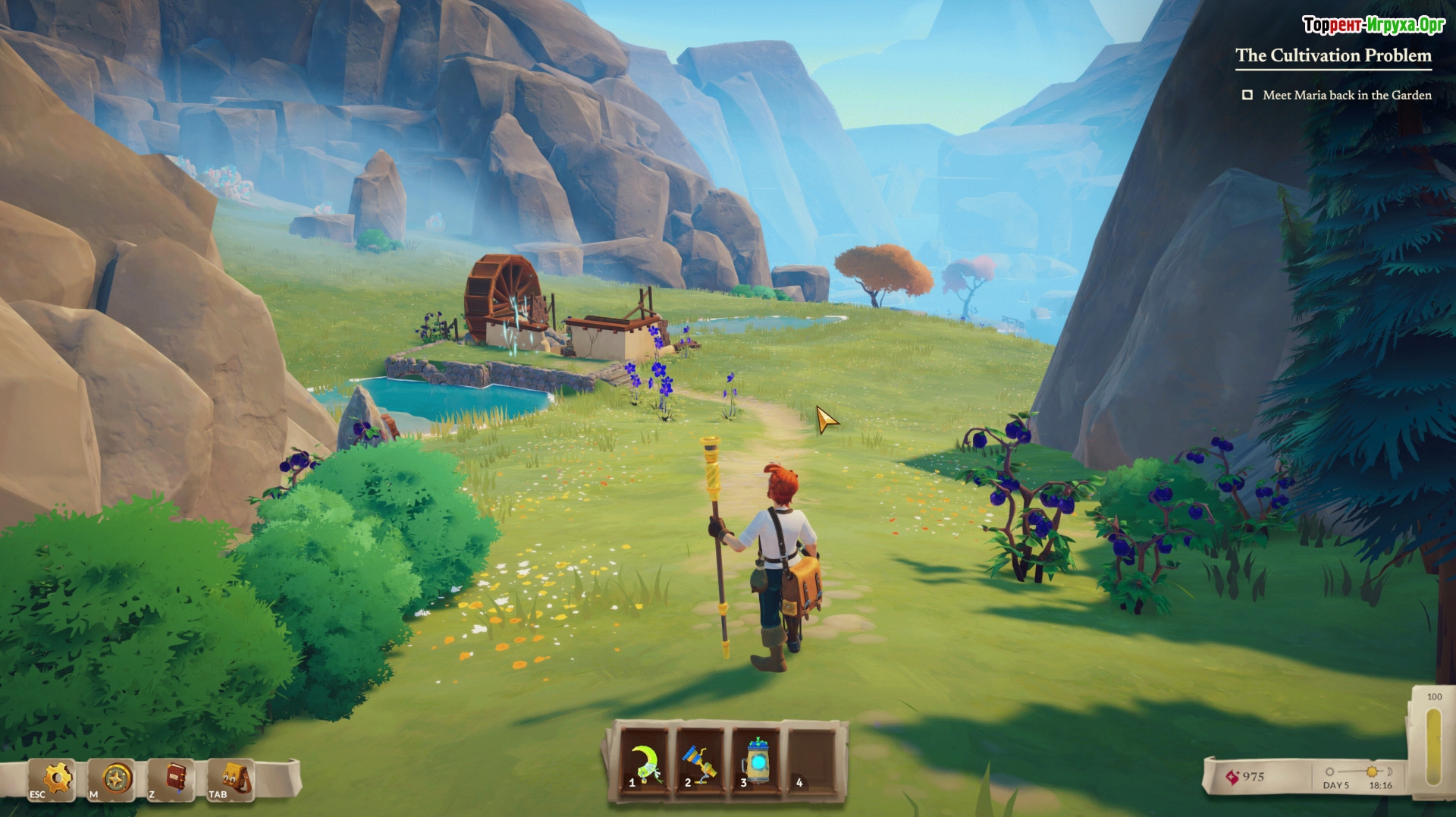
Task: Open the backpack inventory icon
Action: 234,778
